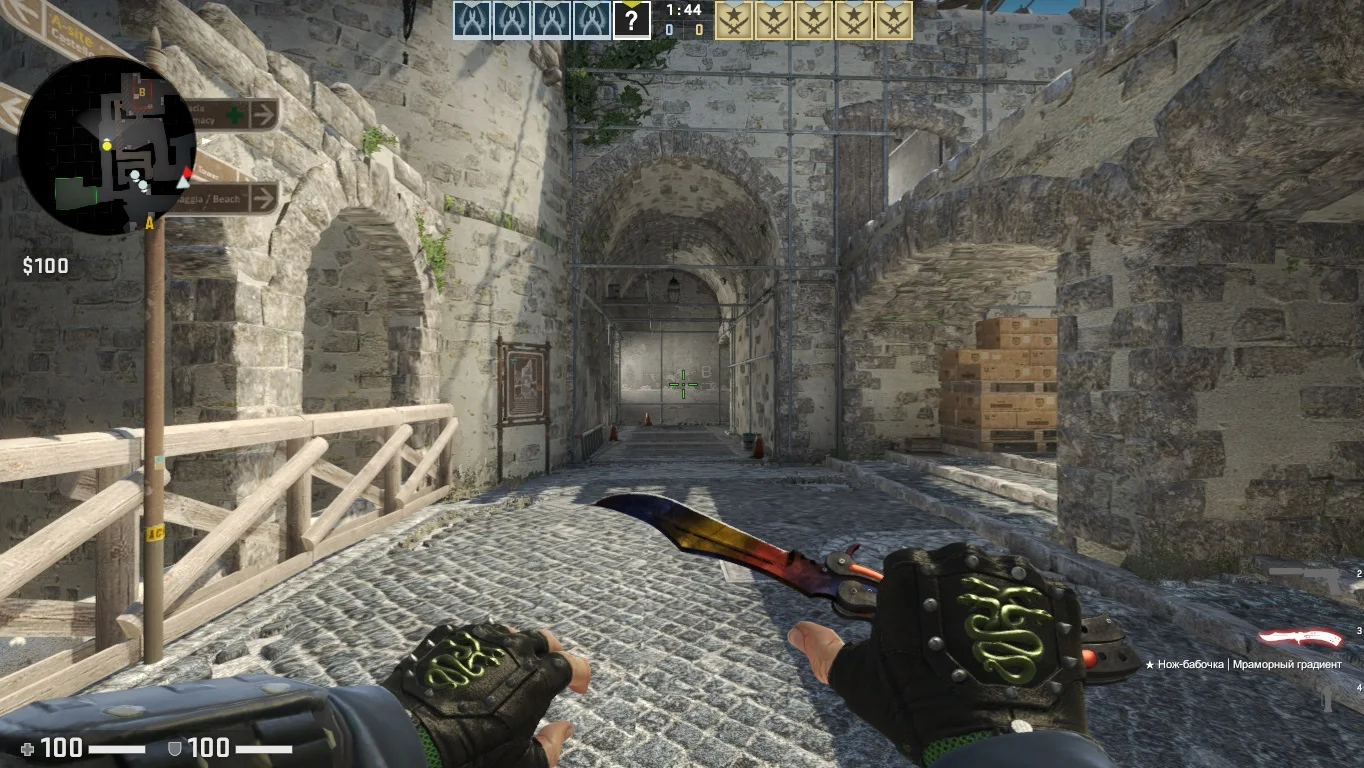The height and width of the screenshot is (768, 1364).
Task: Select the question mark player avatar
Action: tap(631, 20)
